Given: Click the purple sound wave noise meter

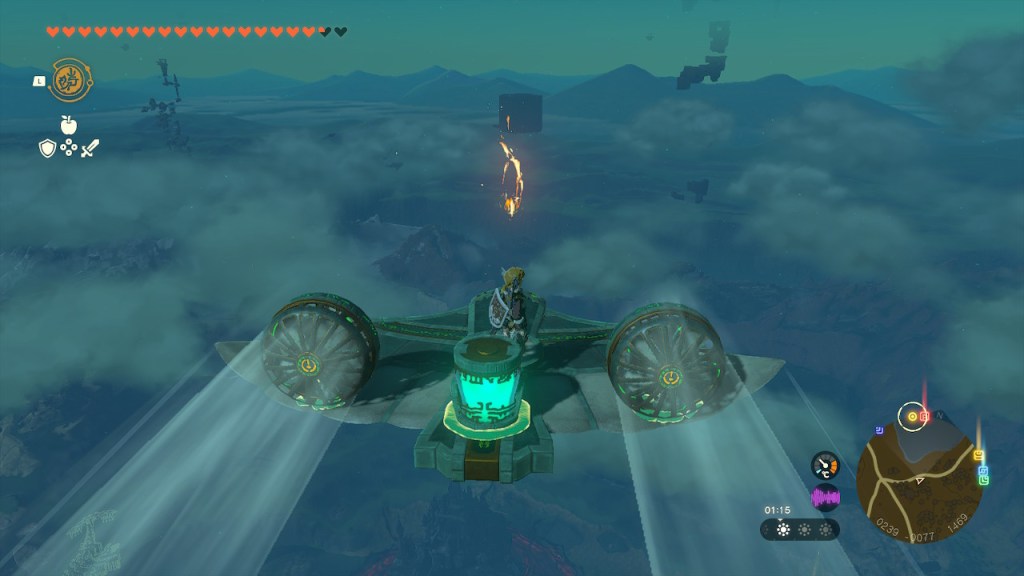Looking at the screenshot, I should click(x=825, y=497).
